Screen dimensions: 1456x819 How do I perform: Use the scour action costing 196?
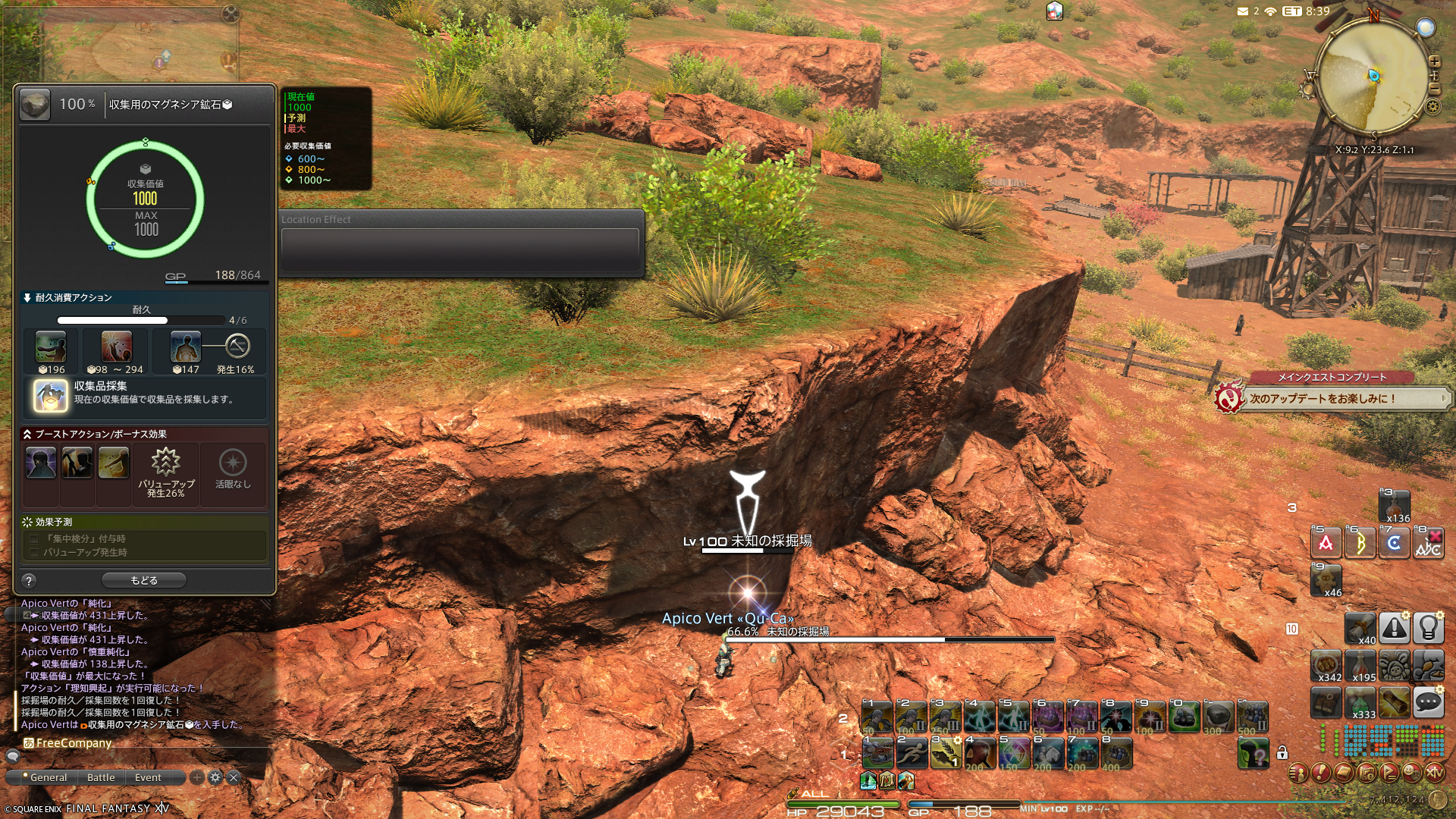pyautogui.click(x=51, y=347)
